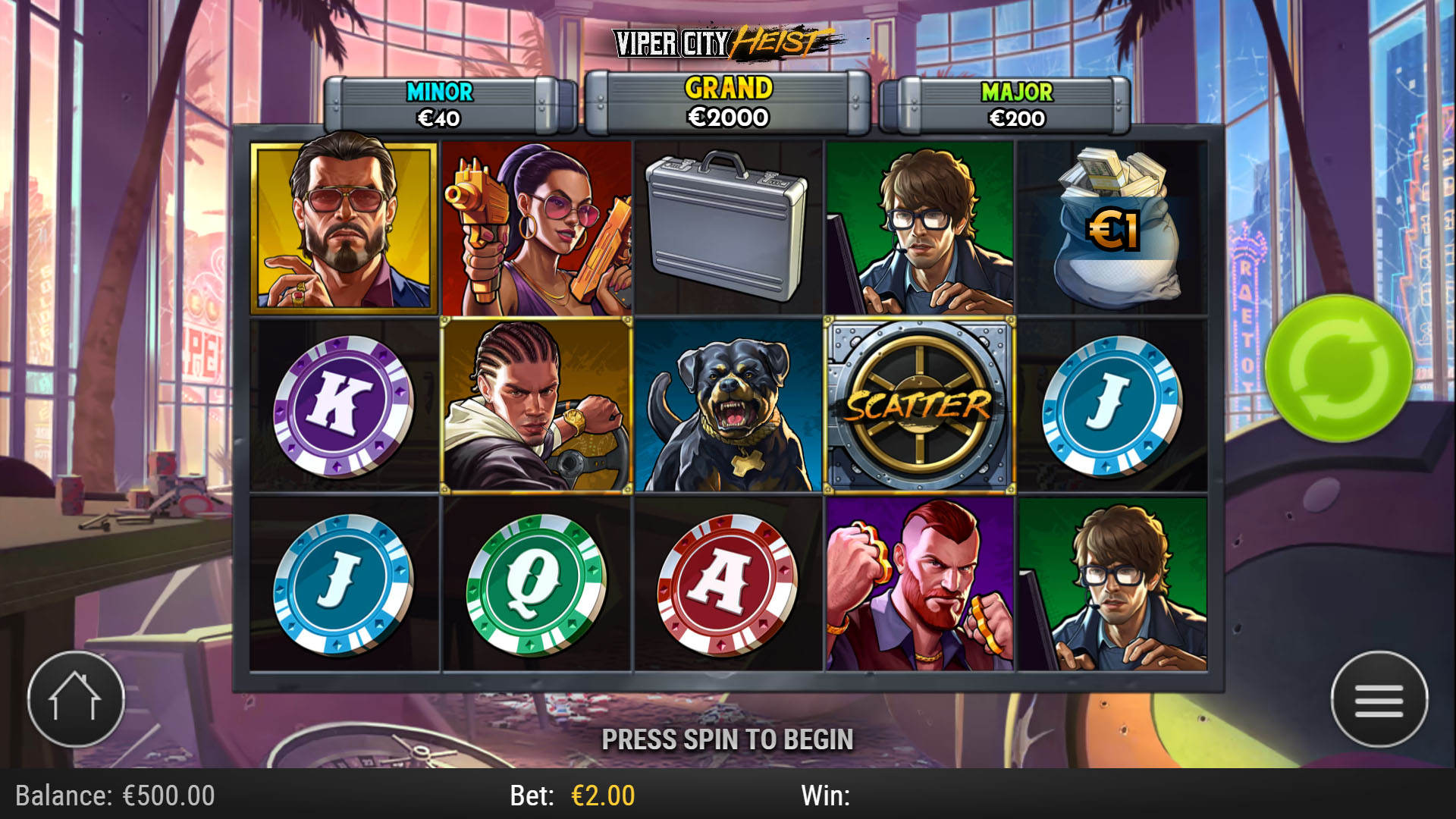Click the silver briefcase symbol

[726, 224]
